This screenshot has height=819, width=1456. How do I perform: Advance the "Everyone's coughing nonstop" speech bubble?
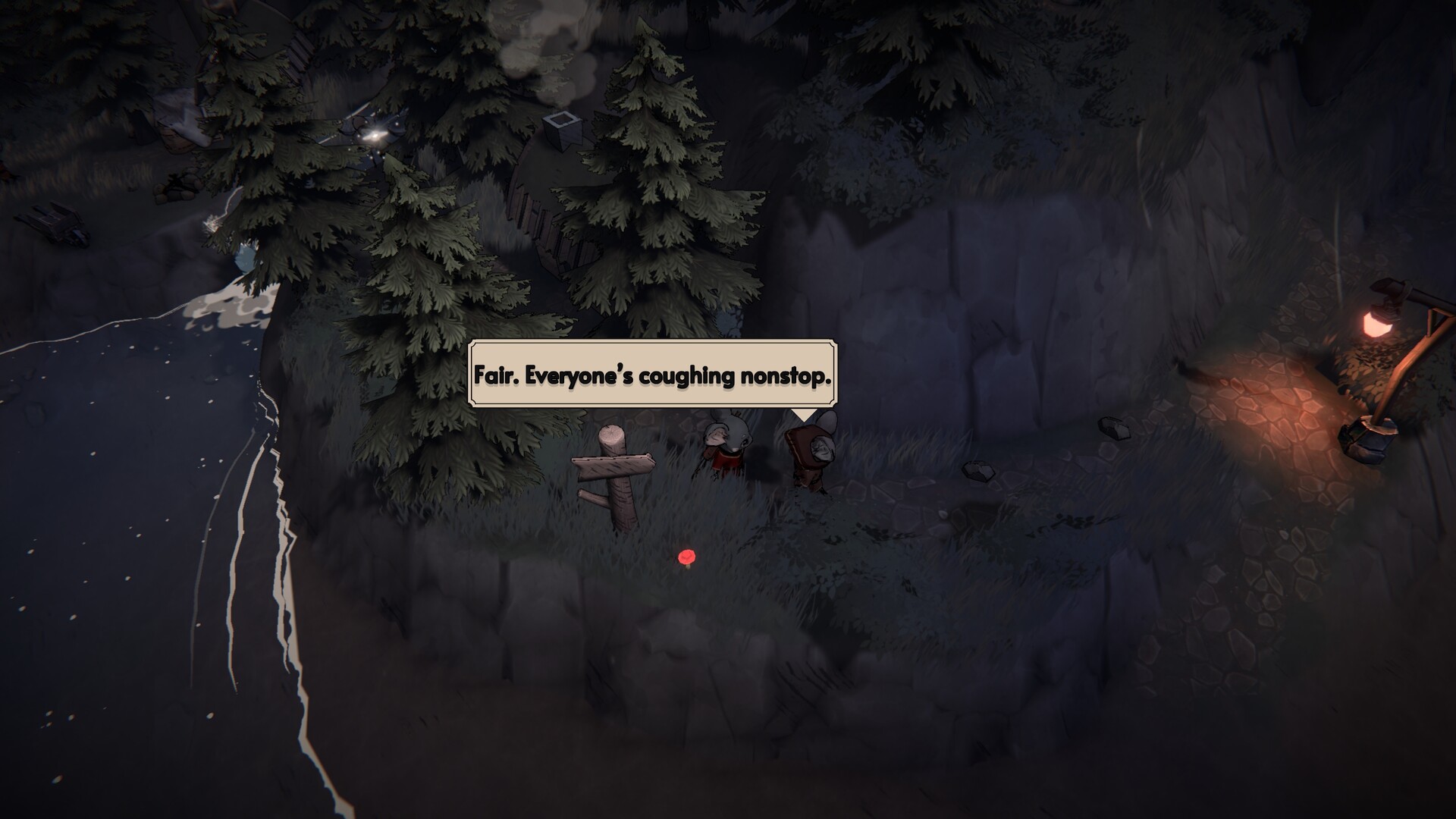(x=652, y=375)
